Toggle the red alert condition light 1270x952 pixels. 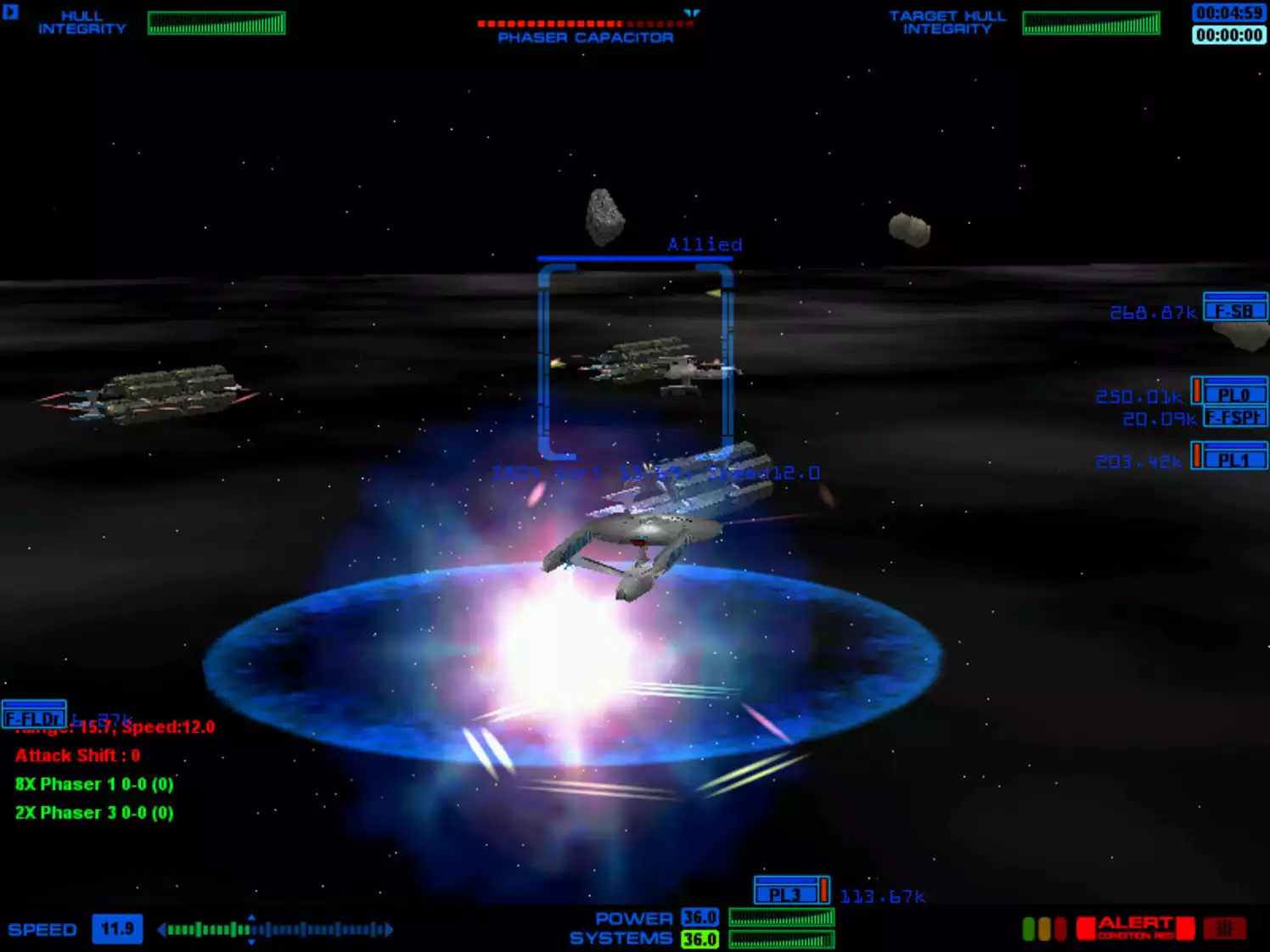pos(1060,928)
